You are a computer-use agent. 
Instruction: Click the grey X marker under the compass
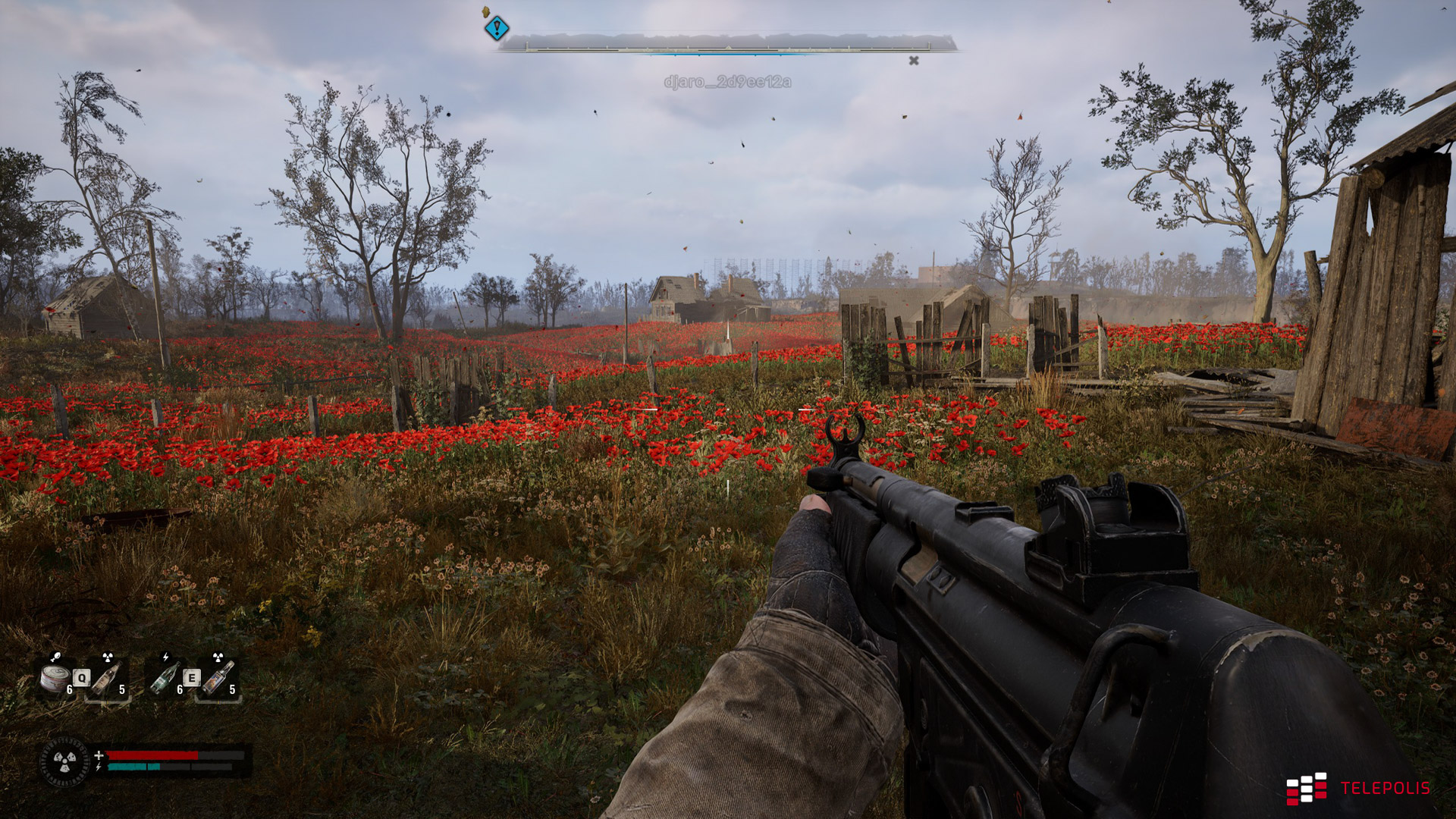click(x=914, y=61)
